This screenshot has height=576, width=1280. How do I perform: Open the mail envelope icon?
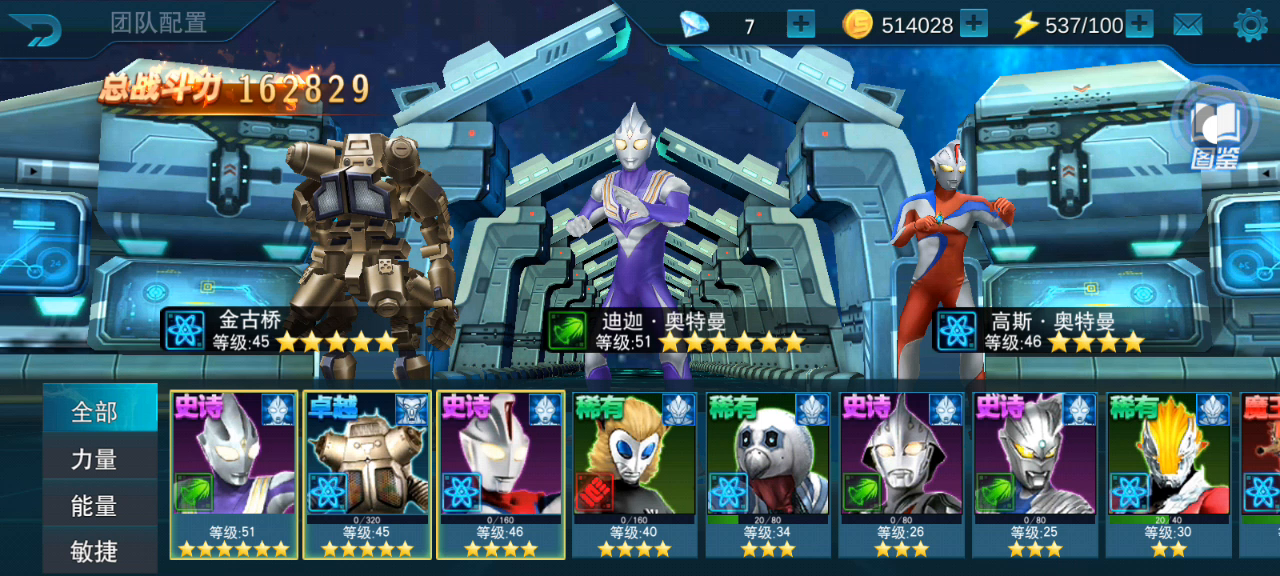coord(1188,25)
